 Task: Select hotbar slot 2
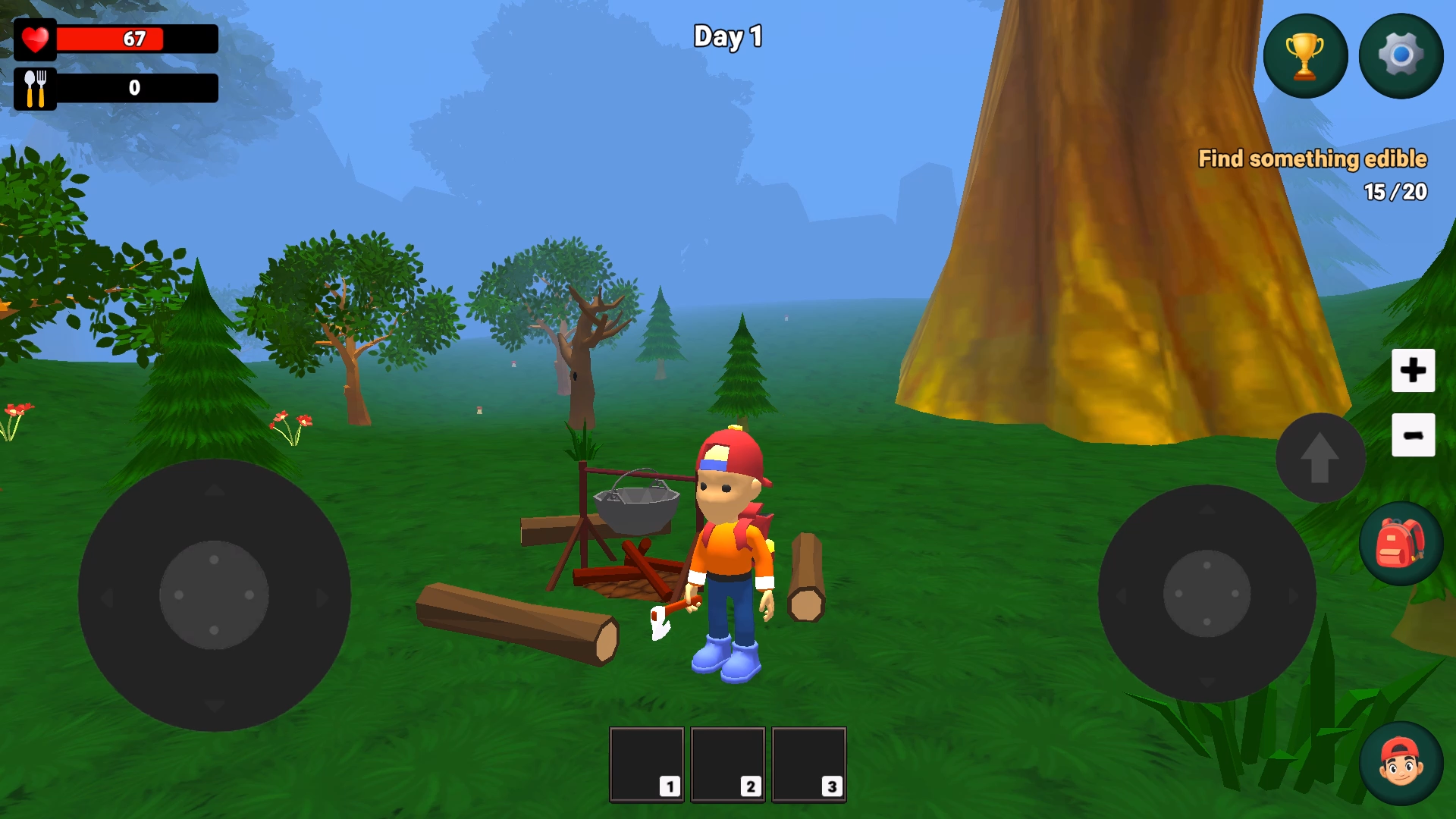pyautogui.click(x=728, y=764)
